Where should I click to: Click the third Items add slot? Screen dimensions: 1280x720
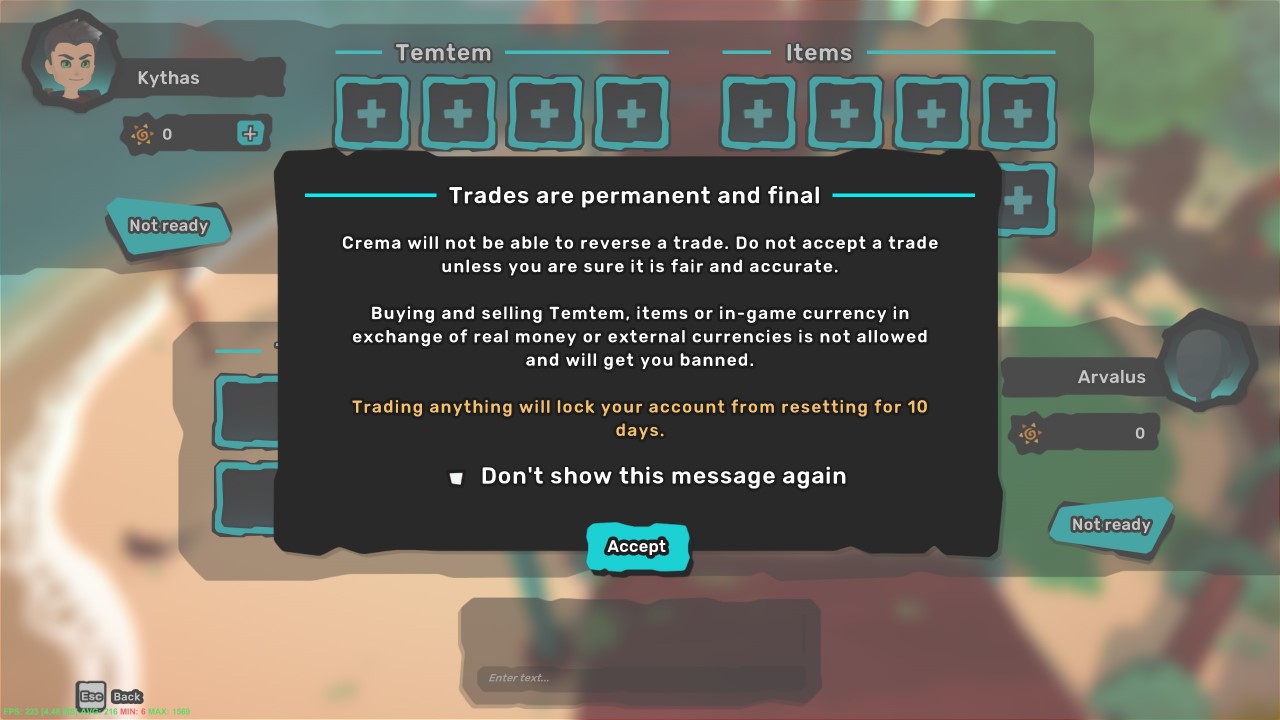(931, 113)
